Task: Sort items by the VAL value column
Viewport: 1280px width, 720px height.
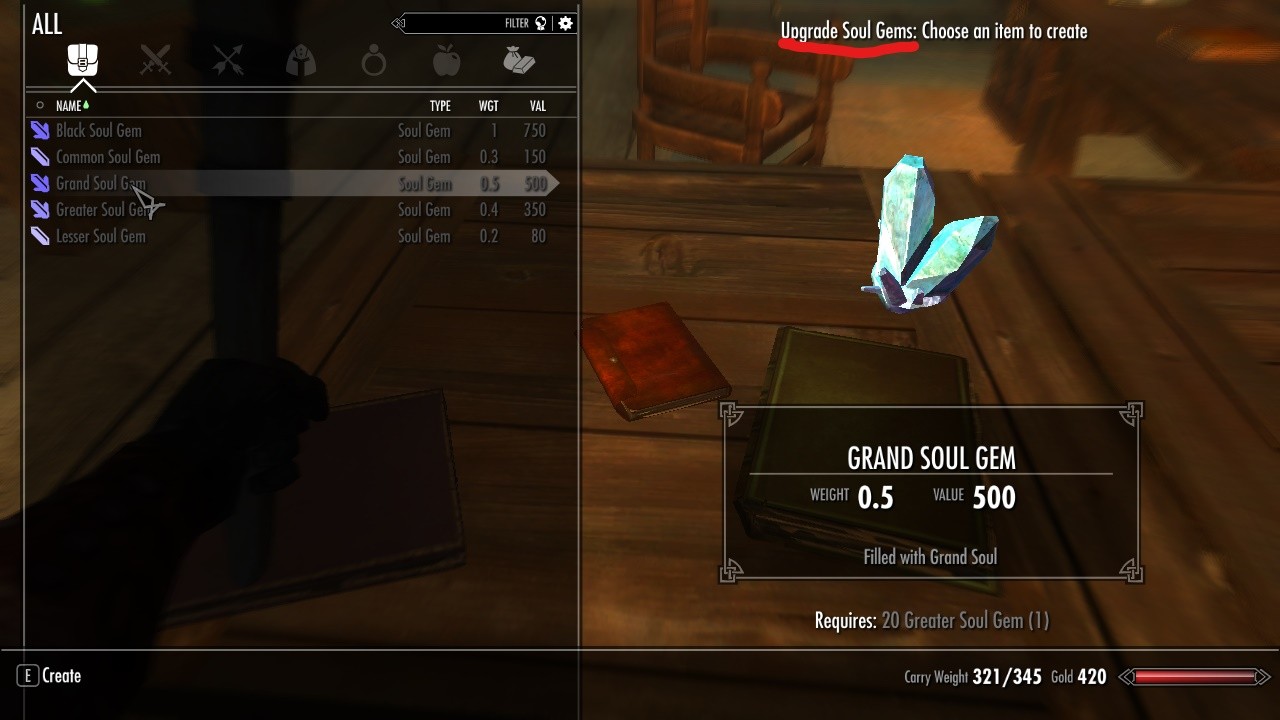Action: point(537,106)
